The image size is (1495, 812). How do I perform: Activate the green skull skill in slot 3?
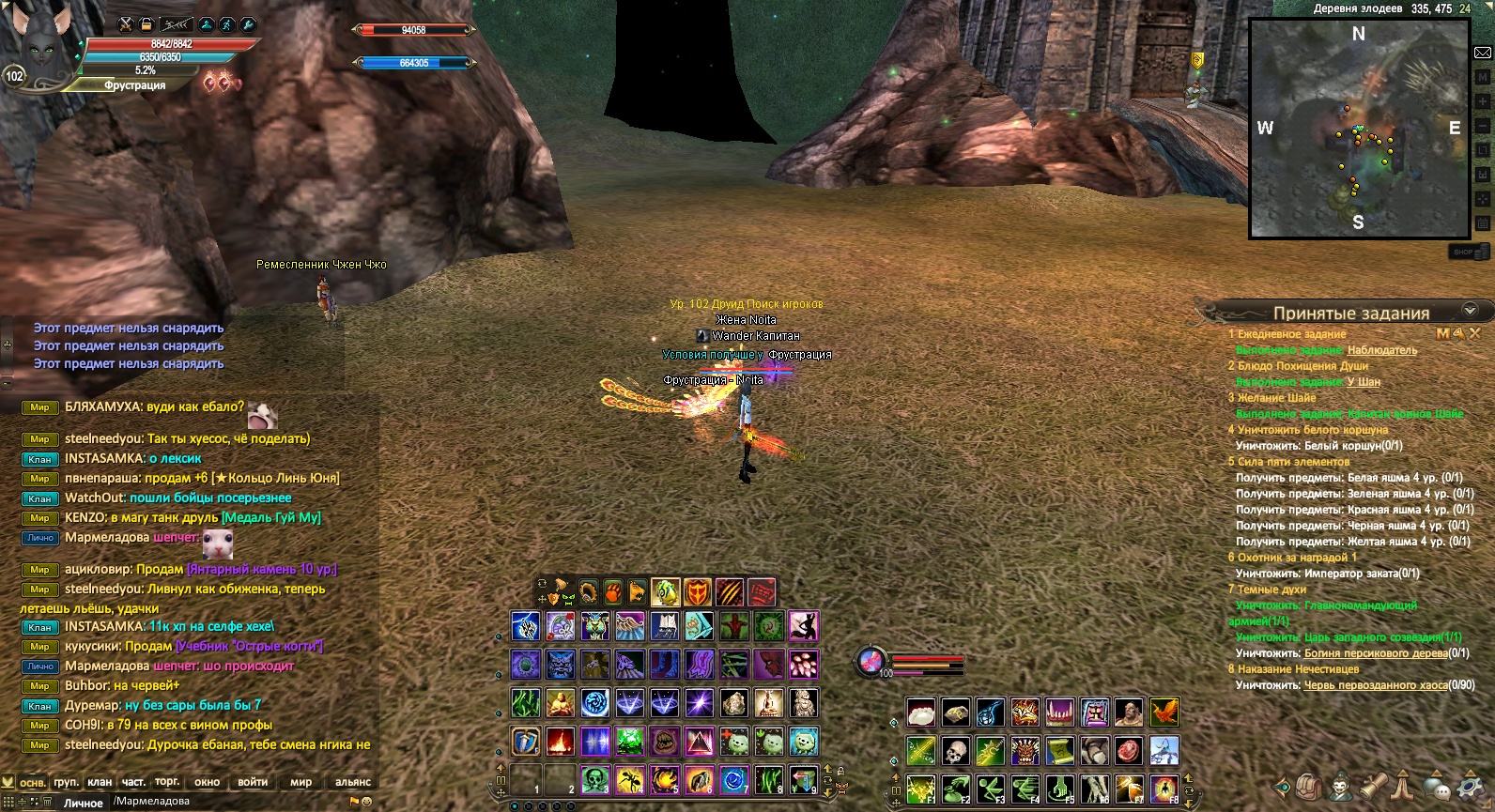(x=595, y=779)
